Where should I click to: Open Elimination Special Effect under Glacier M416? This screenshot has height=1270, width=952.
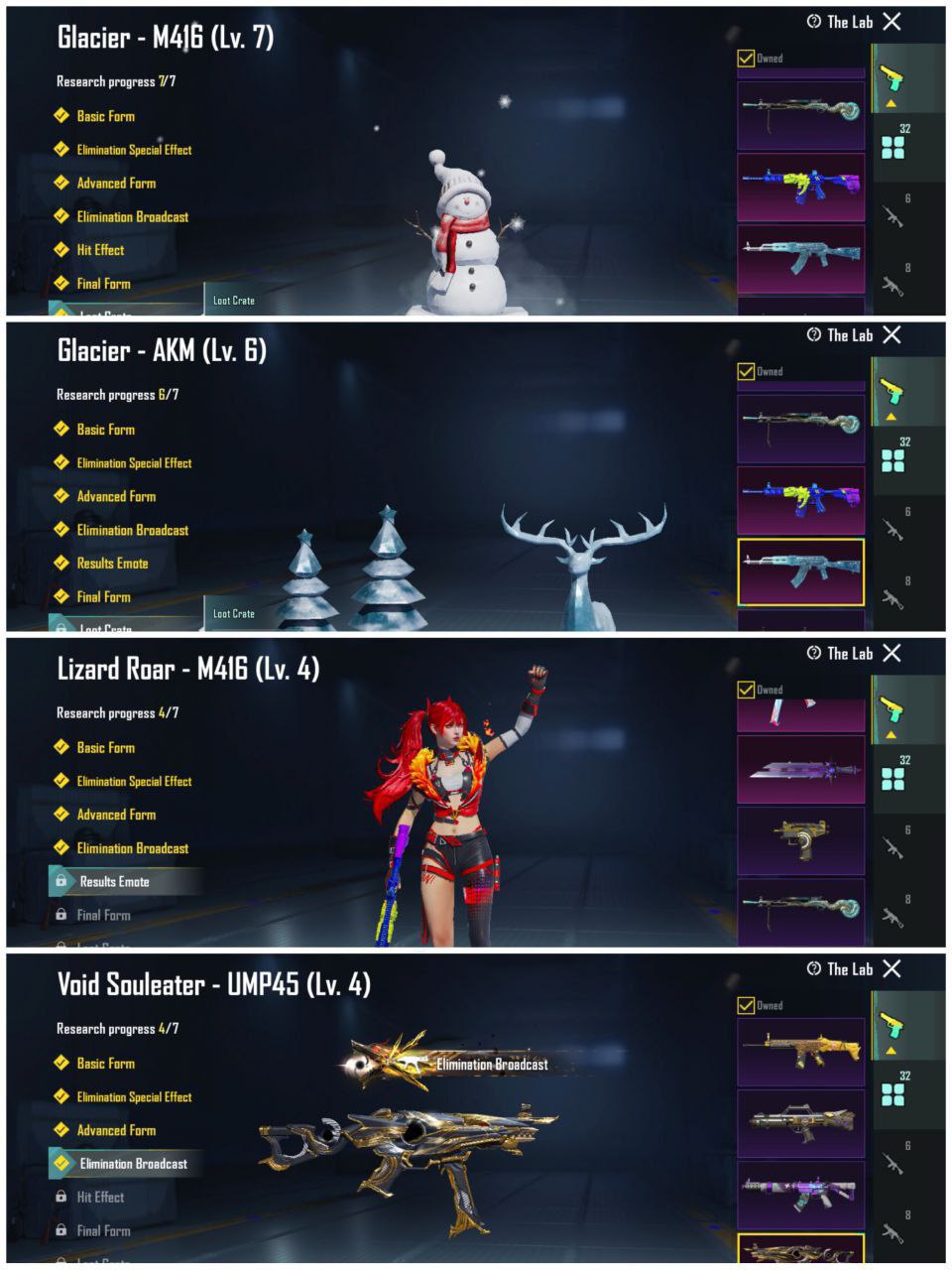tap(134, 150)
